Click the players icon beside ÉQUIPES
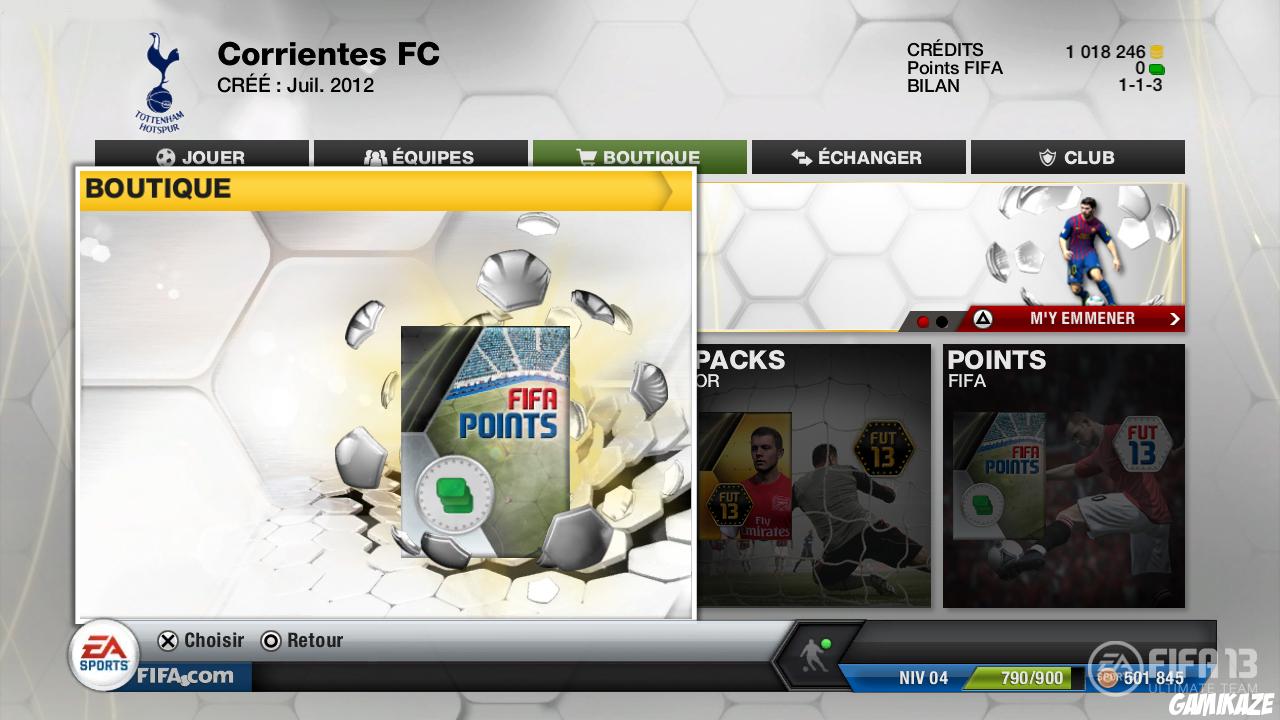This screenshot has height=720, width=1280. click(374, 157)
